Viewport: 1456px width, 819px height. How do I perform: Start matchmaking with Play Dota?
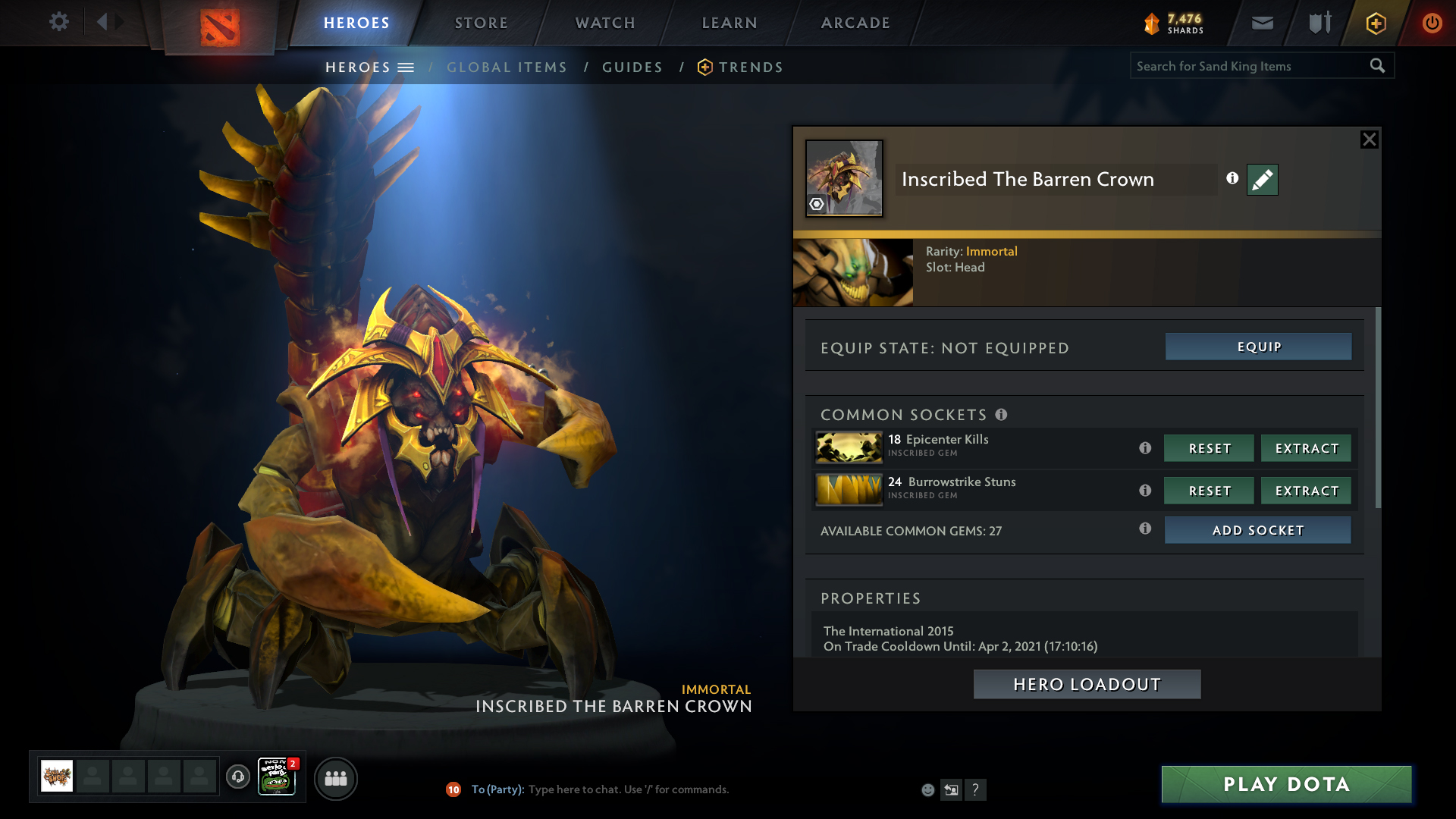click(1286, 784)
